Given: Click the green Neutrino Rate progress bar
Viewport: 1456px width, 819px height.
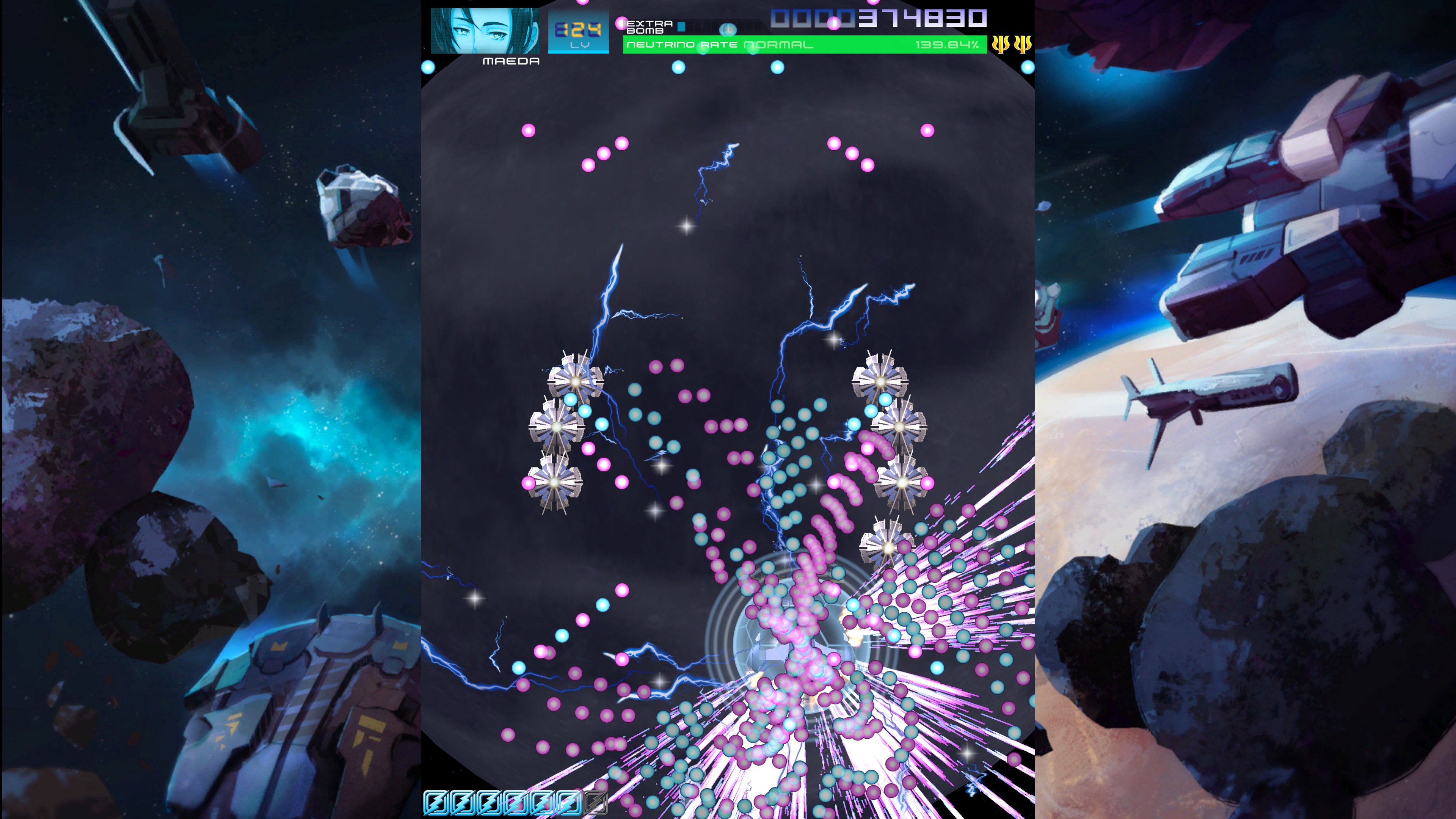Looking at the screenshot, I should [803, 45].
